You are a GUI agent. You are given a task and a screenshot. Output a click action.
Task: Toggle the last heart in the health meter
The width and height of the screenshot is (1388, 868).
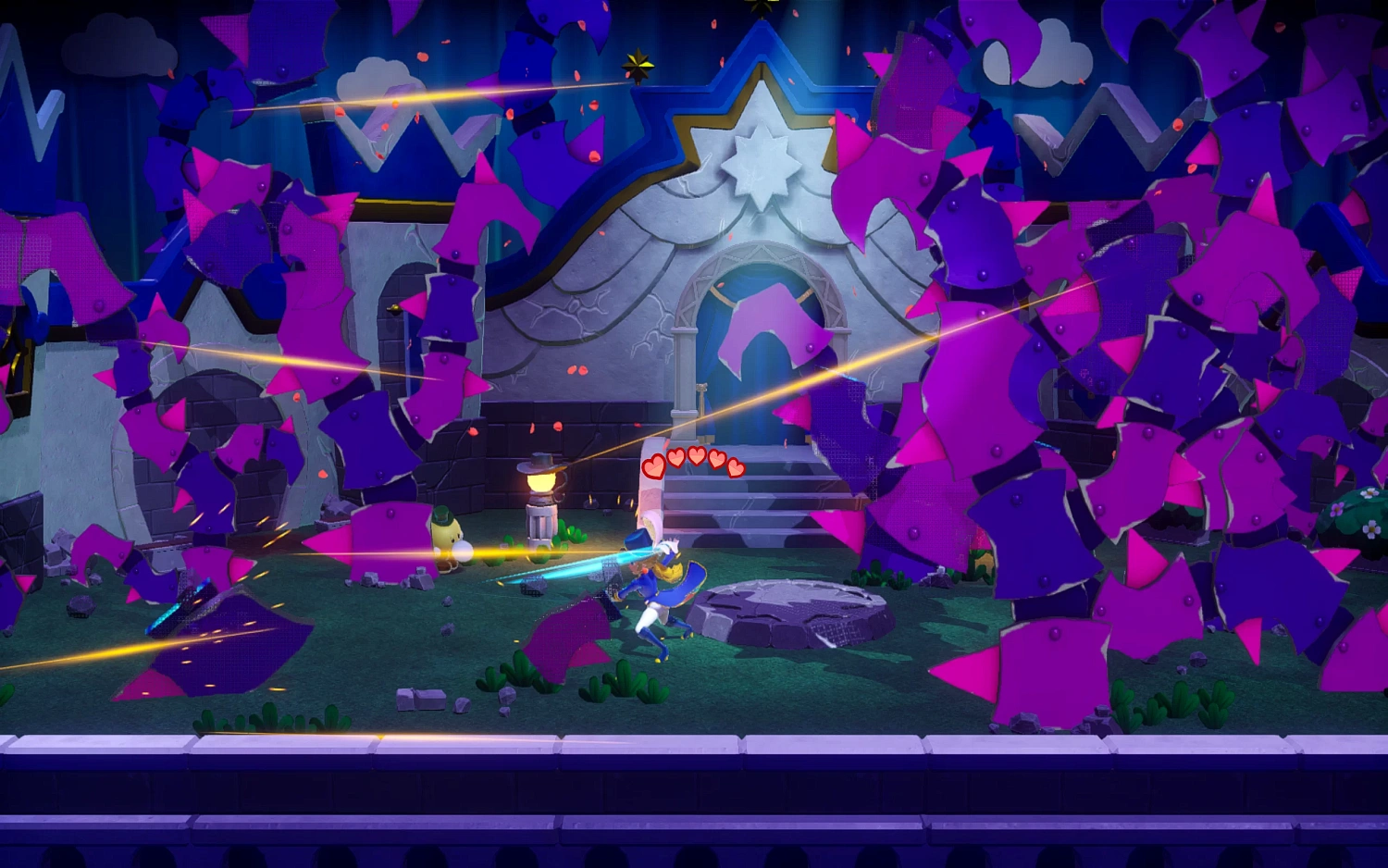tap(736, 467)
